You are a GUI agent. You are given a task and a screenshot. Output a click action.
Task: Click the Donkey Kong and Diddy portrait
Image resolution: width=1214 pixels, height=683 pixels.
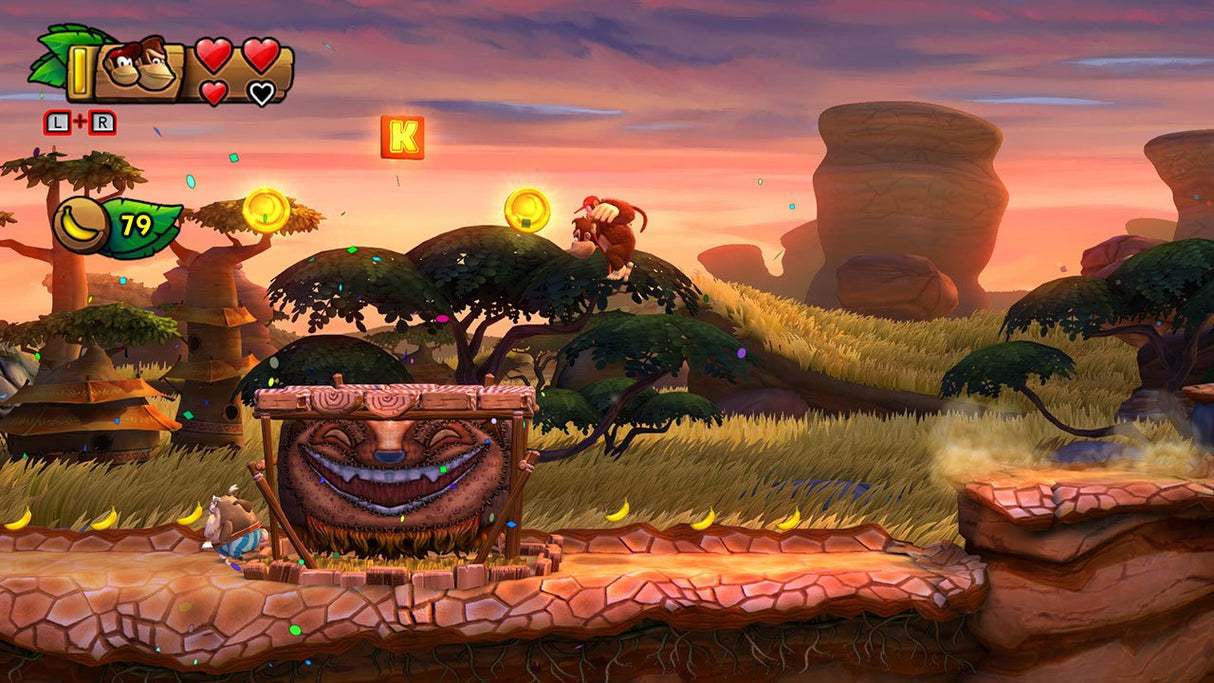tap(141, 67)
